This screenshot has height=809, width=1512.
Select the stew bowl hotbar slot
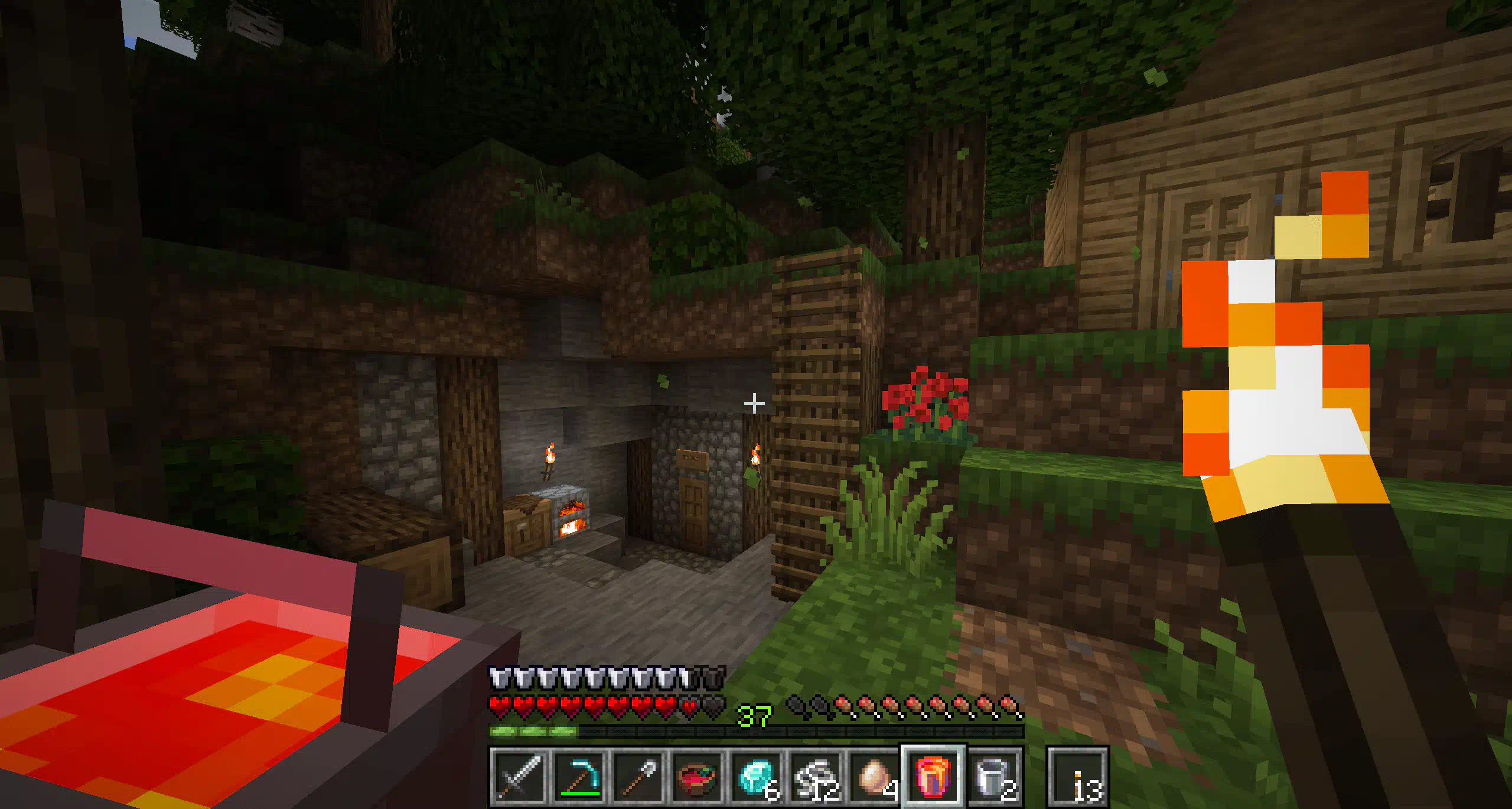tap(697, 776)
